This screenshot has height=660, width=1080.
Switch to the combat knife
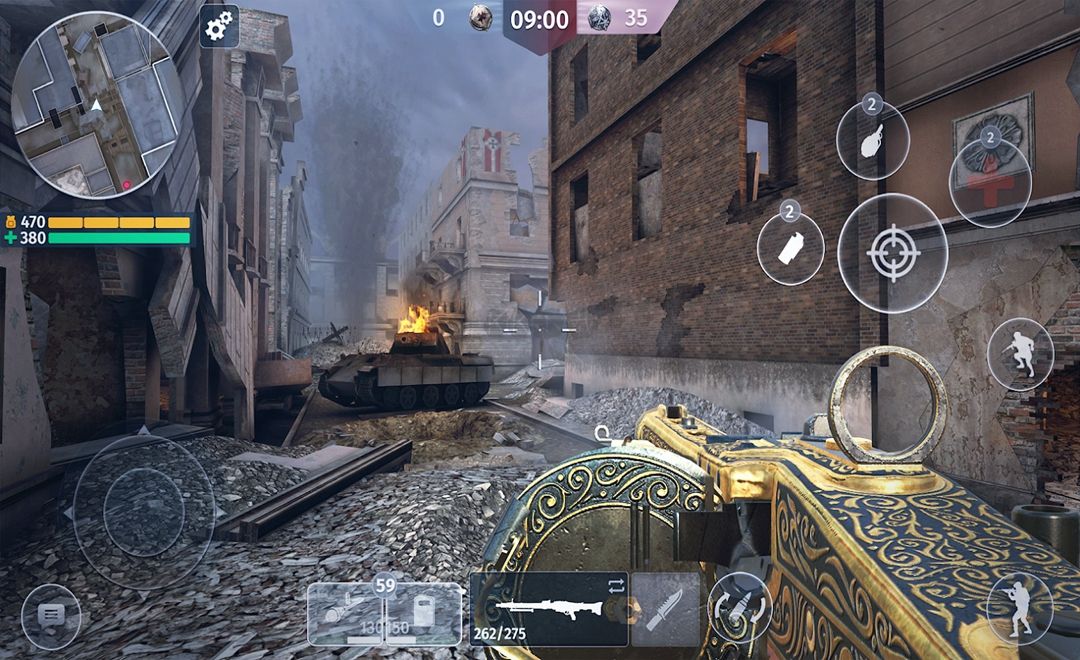[x=664, y=609]
